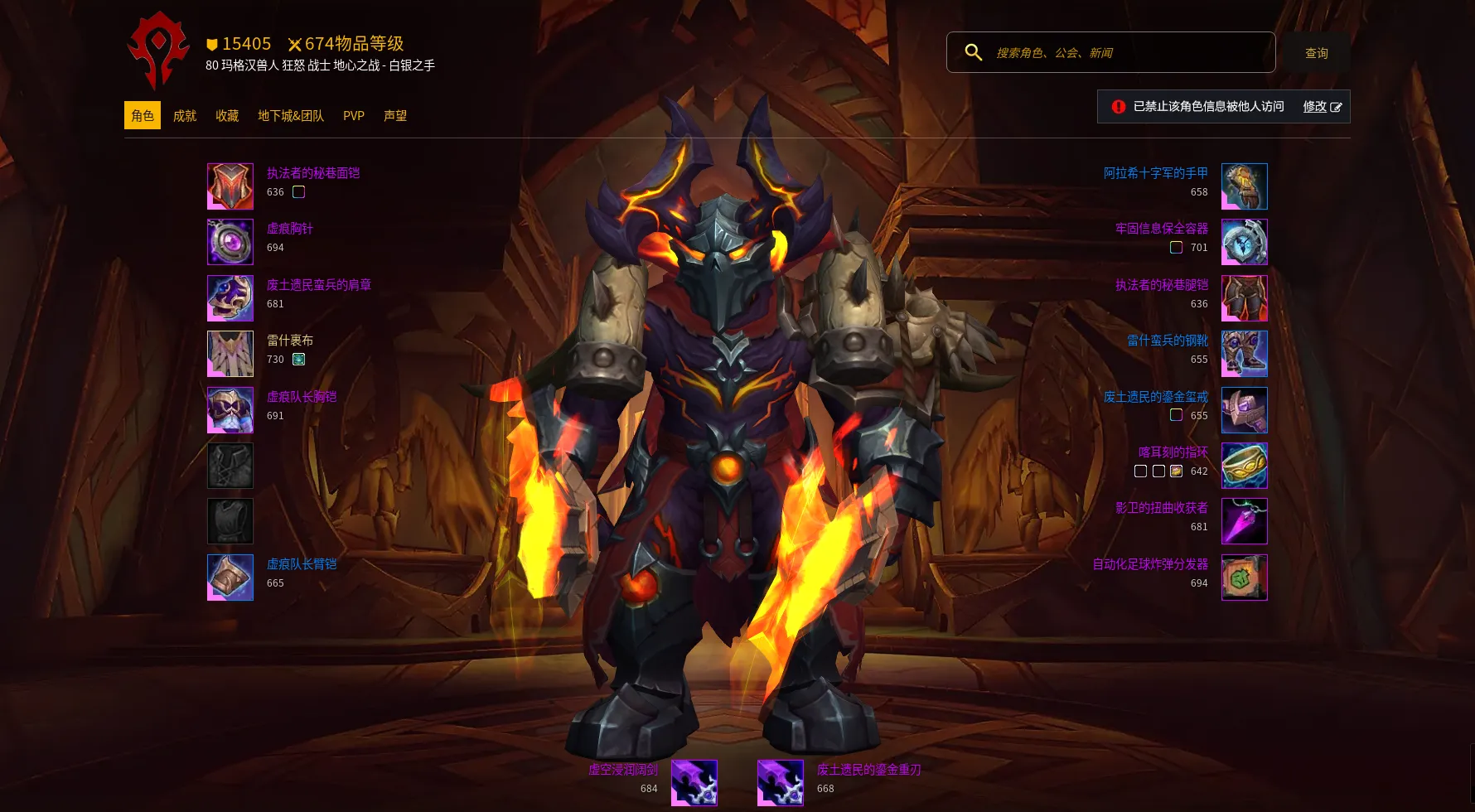
Task: Click the 角色 character tab
Action: pos(143,116)
